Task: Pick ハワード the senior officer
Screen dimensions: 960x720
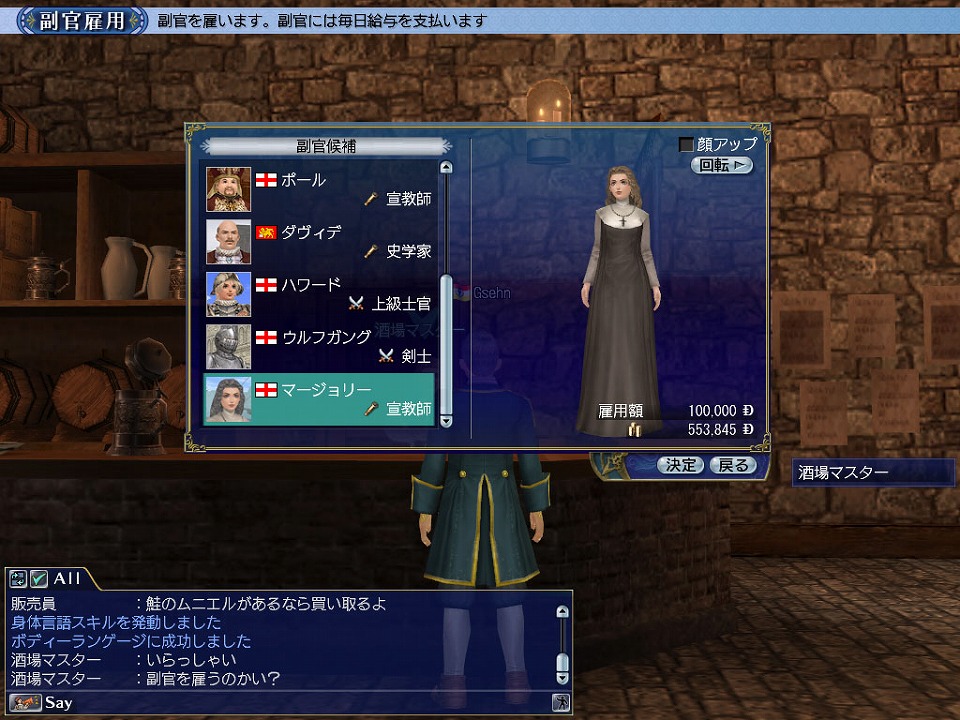Action: [320, 293]
